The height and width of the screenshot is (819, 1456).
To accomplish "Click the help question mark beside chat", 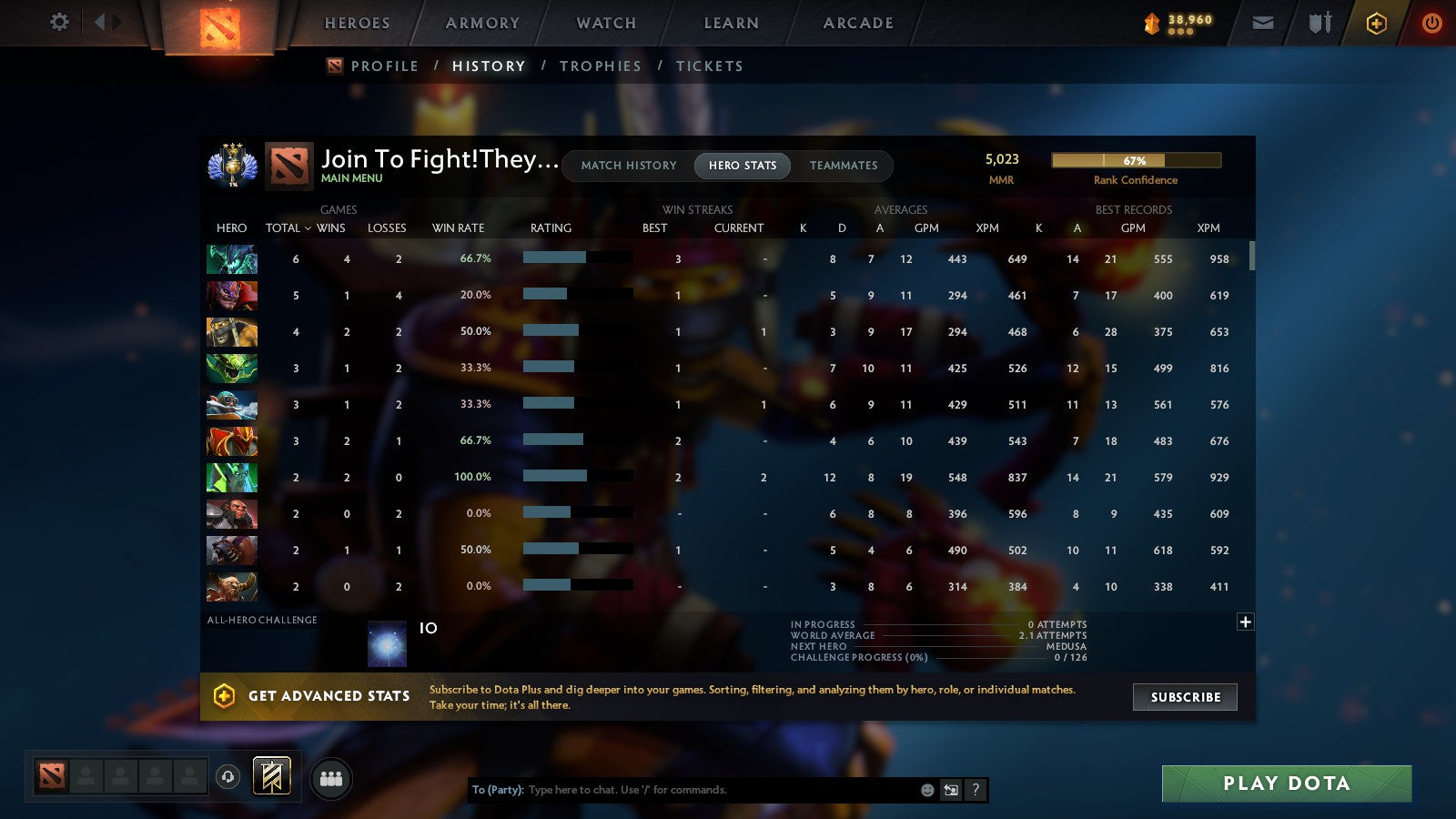I will click(x=975, y=790).
